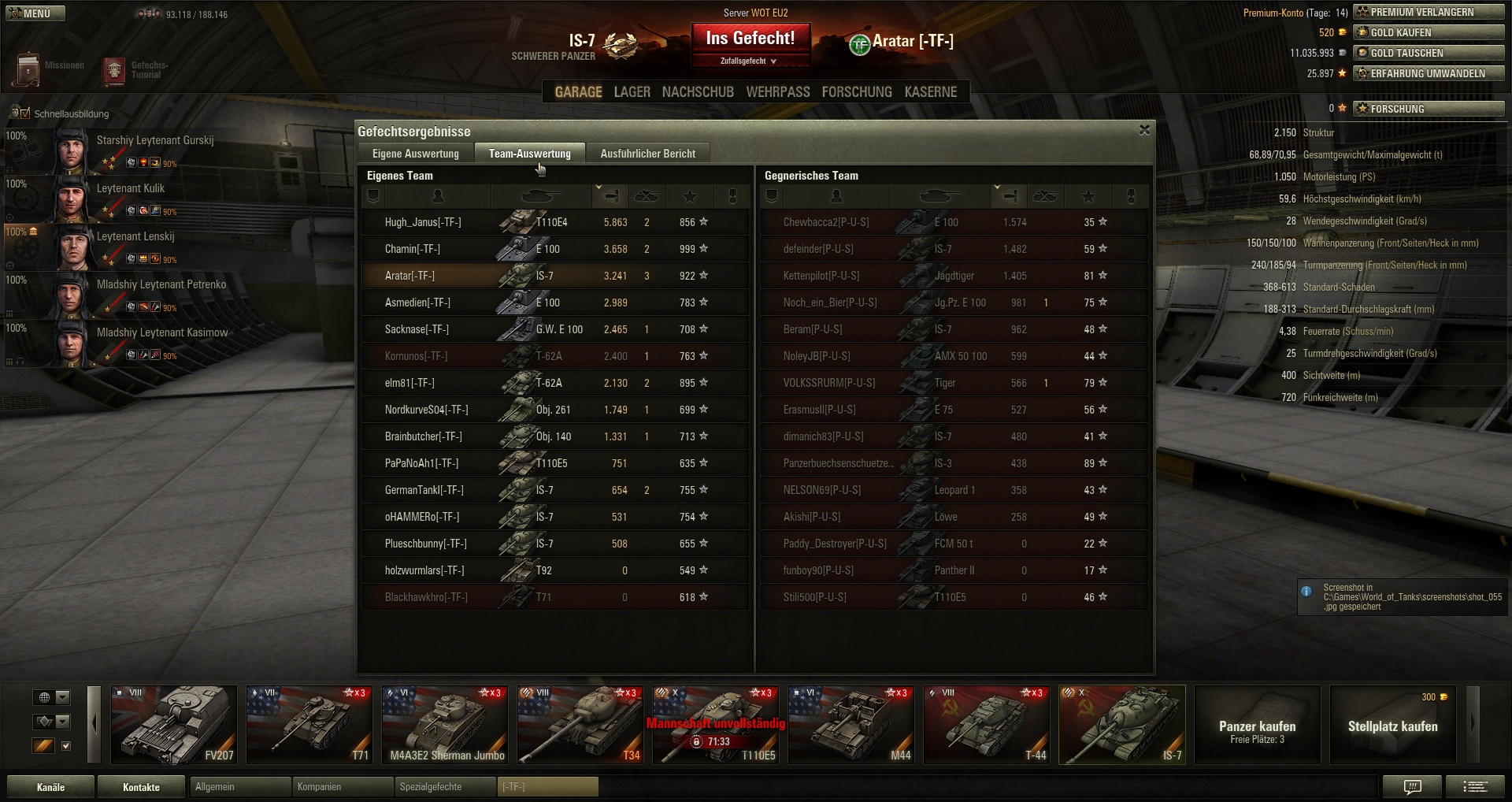Open the NACHSCHUB section
1512x802 pixels.
point(698,92)
